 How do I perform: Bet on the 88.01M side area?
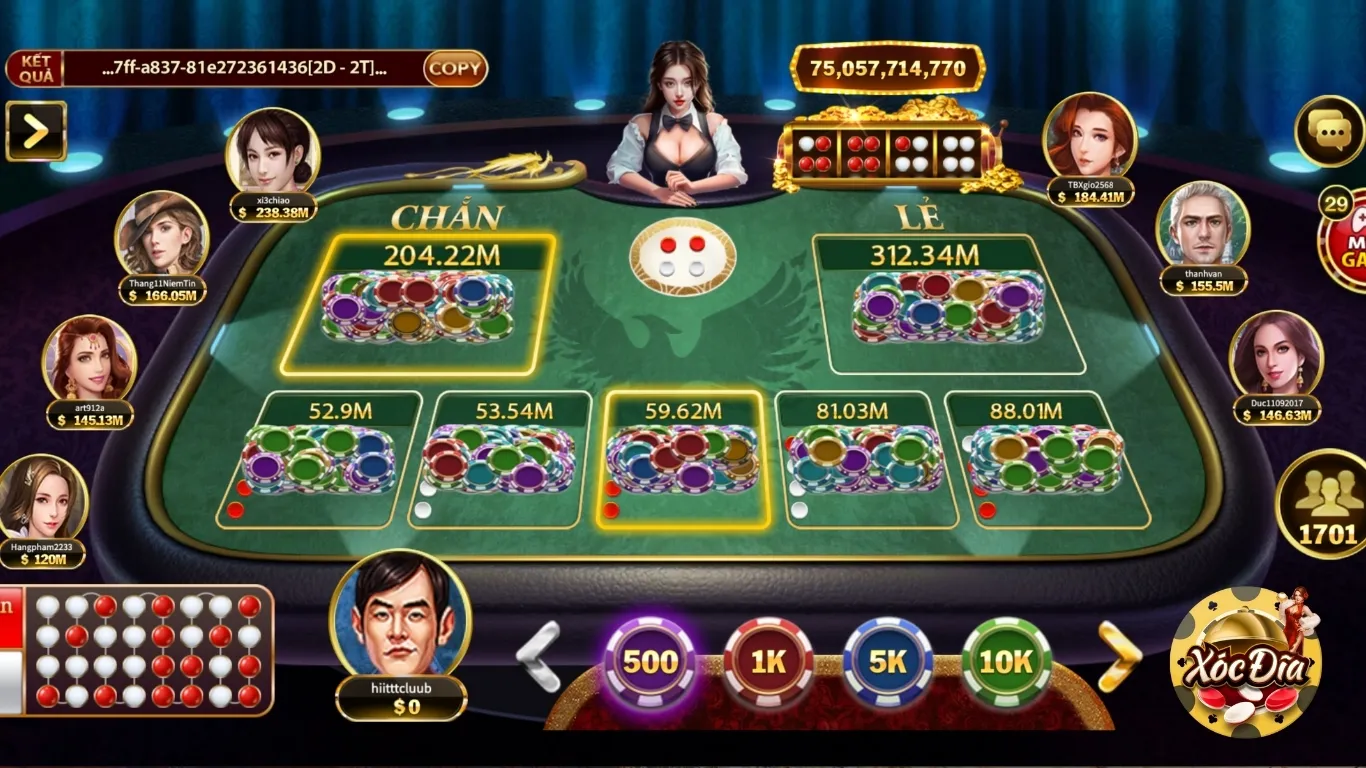[x=1046, y=460]
